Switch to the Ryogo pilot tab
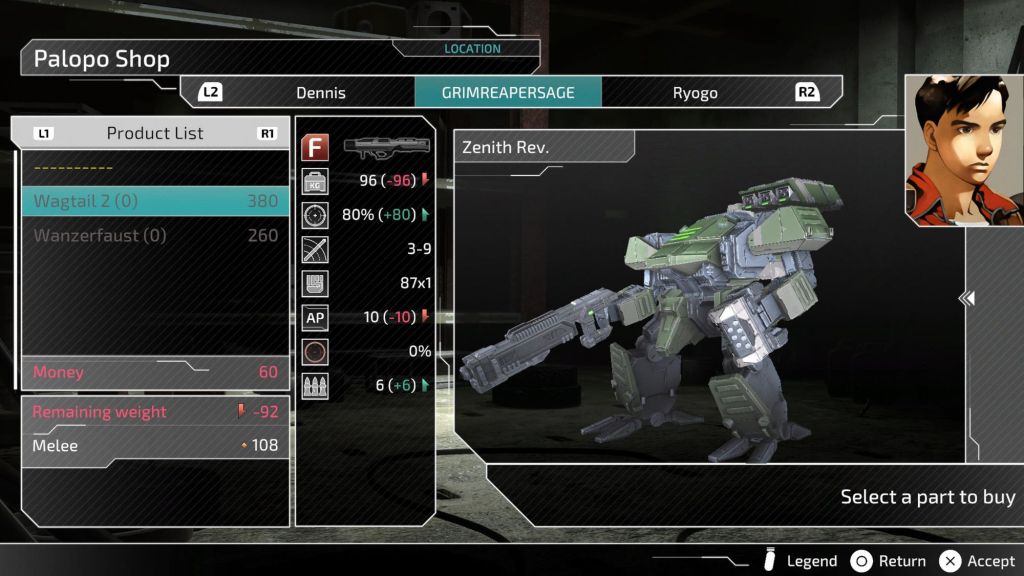The height and width of the screenshot is (576, 1024). pos(695,93)
